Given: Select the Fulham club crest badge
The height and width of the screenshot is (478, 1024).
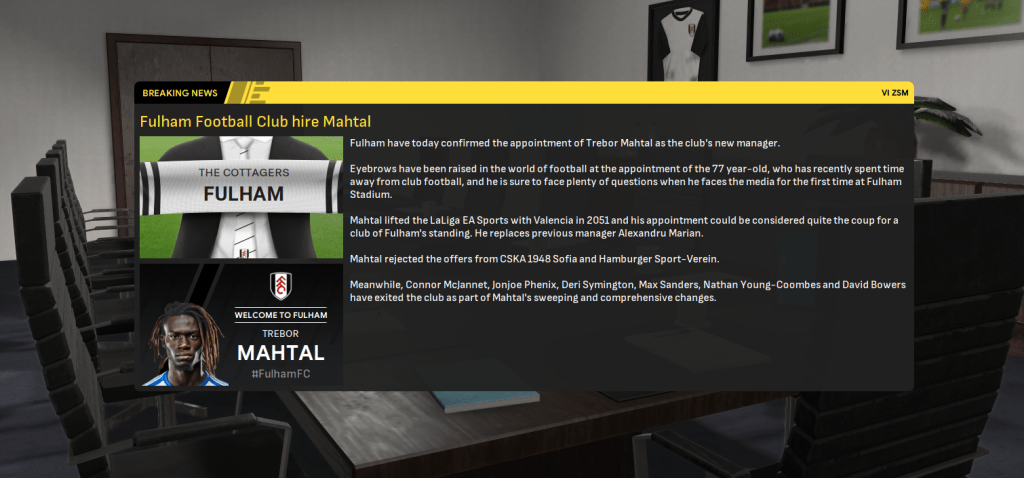Looking at the screenshot, I should [x=281, y=286].
